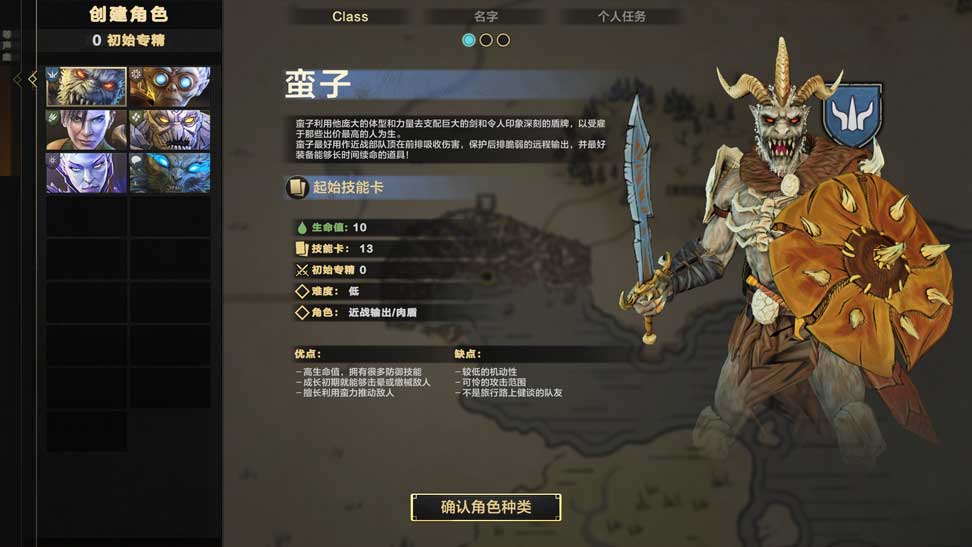Click the third step indicator dot
This screenshot has height=547, width=972.
coord(503,40)
